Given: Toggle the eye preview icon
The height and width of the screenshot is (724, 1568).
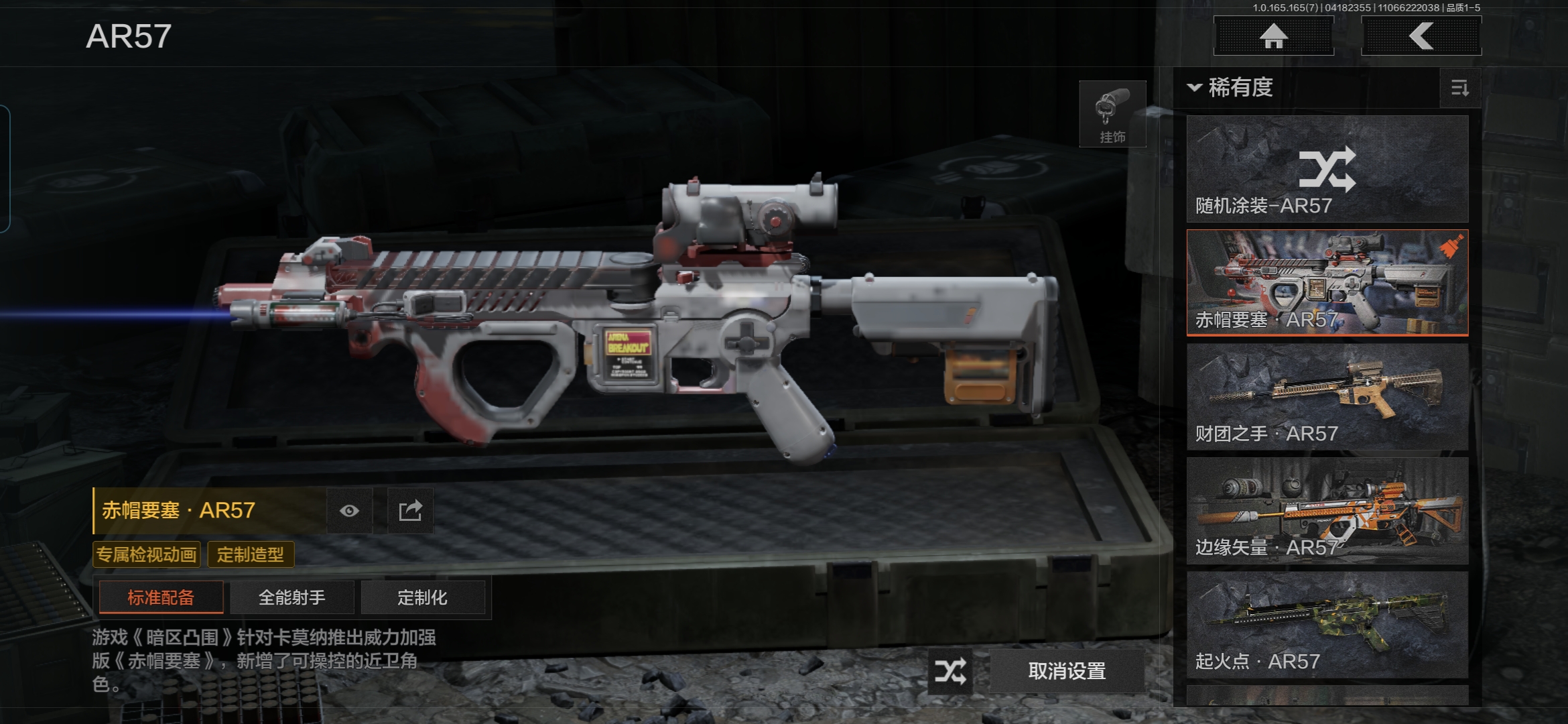Looking at the screenshot, I should click(349, 511).
